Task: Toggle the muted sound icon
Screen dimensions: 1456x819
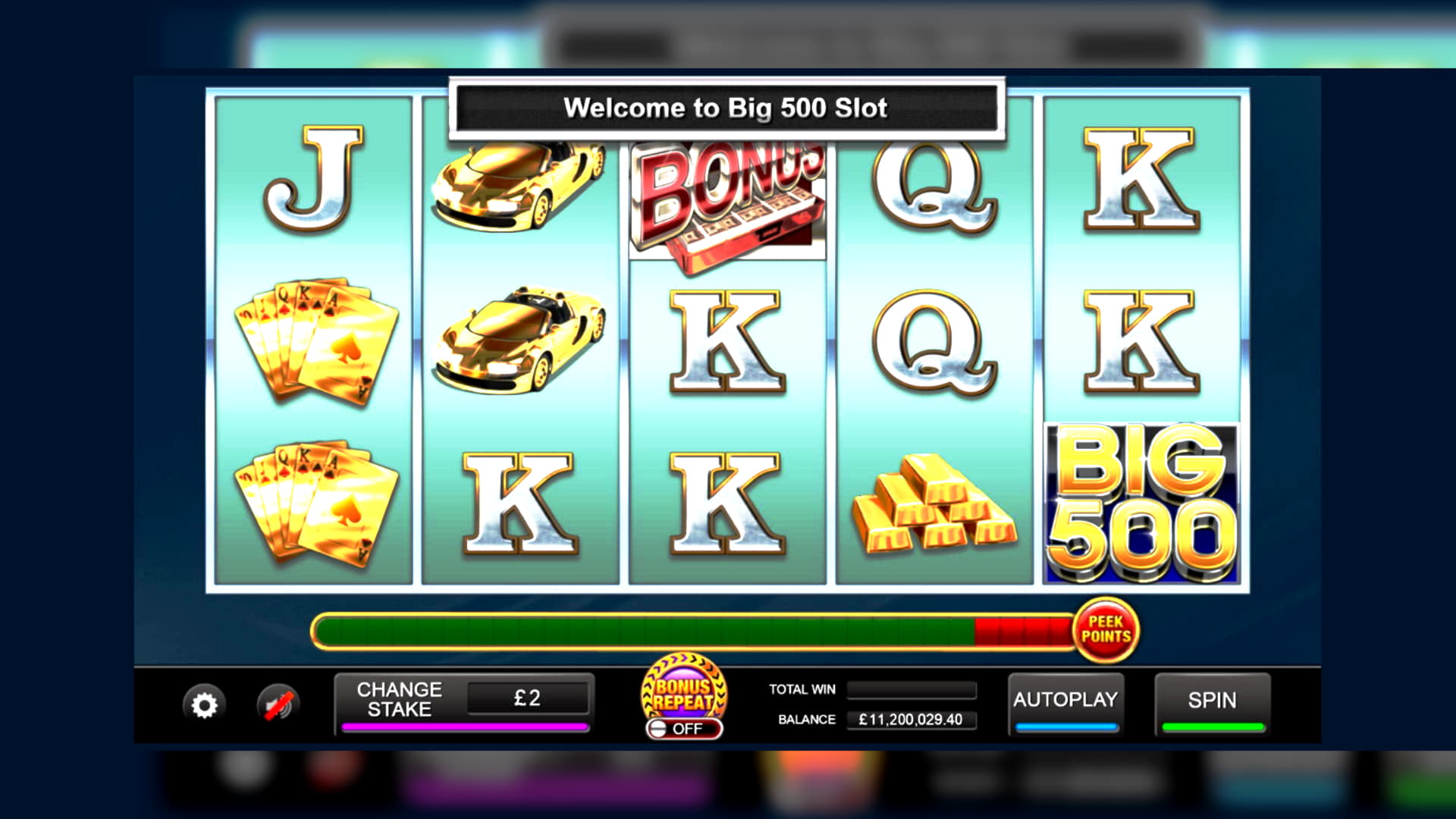Action: click(278, 705)
